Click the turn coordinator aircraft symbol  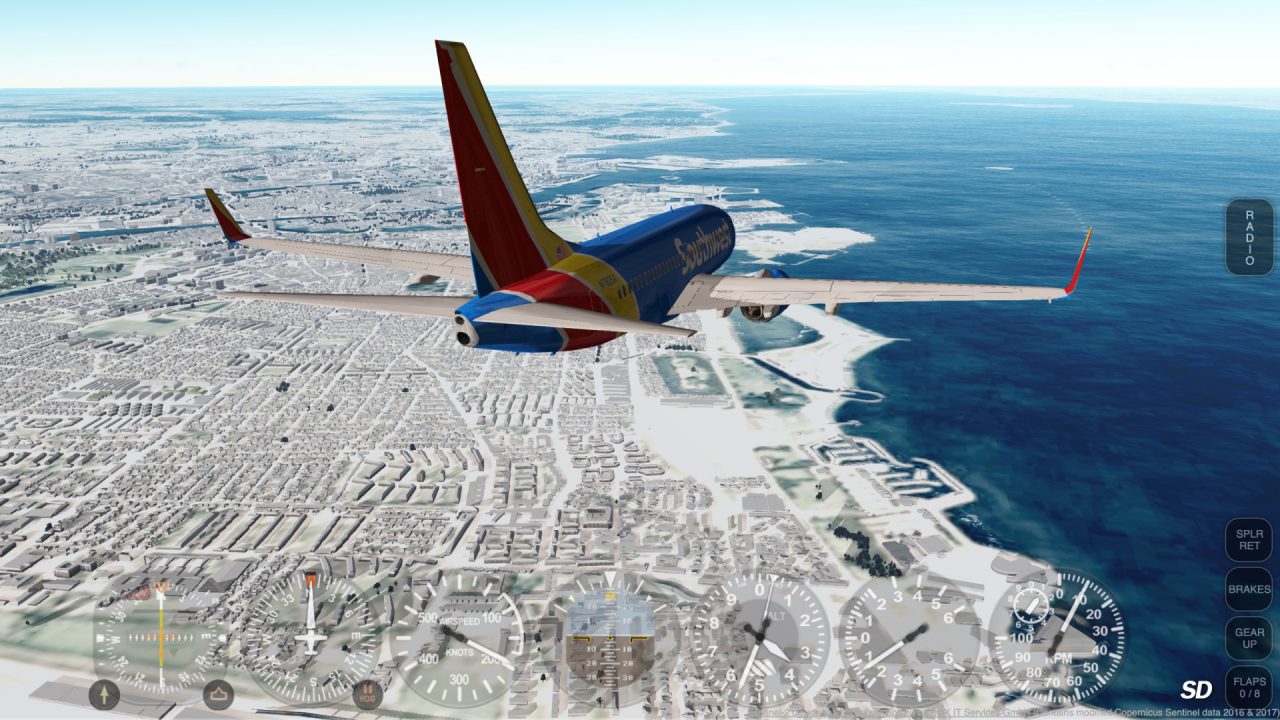click(x=310, y=640)
